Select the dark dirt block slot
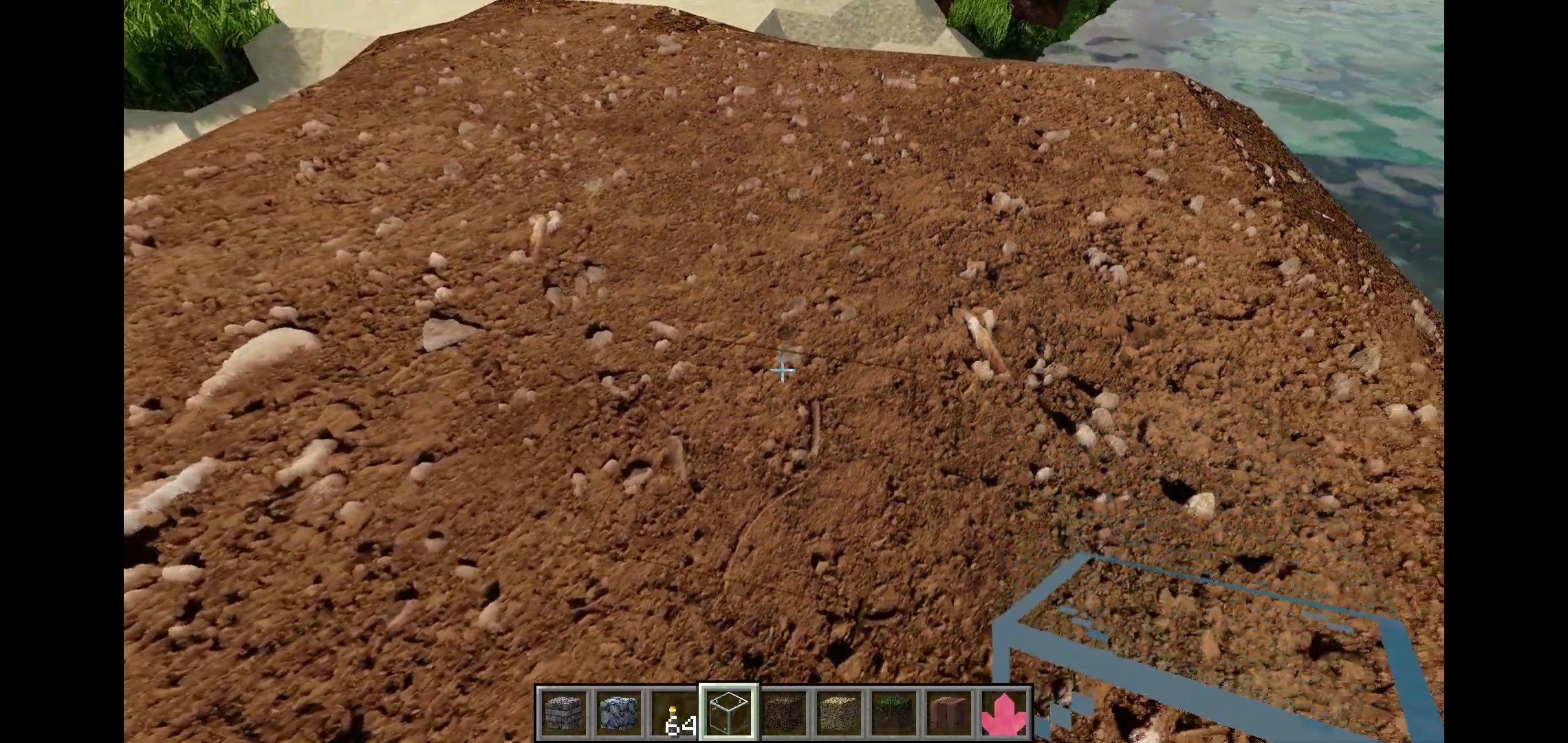Image resolution: width=1568 pixels, height=743 pixels. pos(784,713)
